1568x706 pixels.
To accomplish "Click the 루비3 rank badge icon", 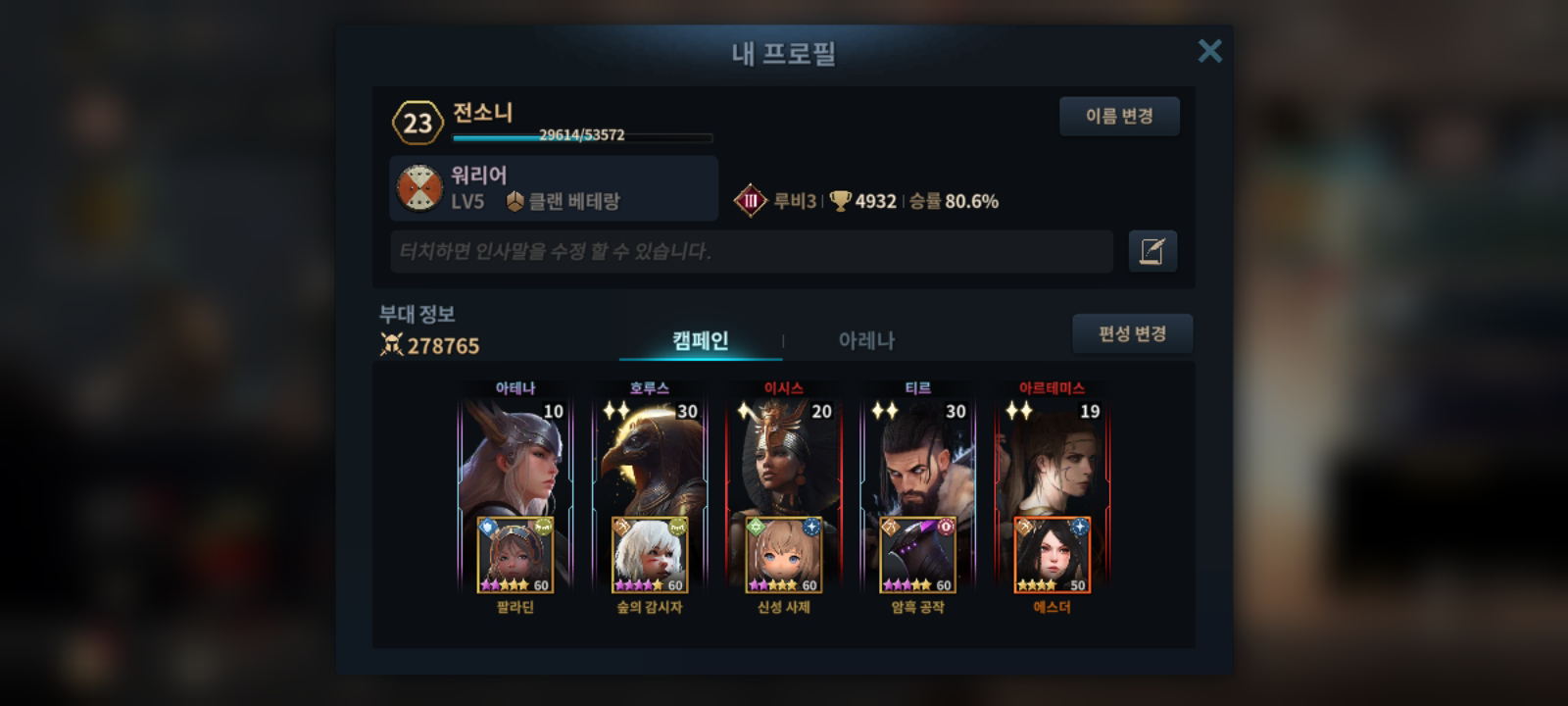I will coord(751,201).
